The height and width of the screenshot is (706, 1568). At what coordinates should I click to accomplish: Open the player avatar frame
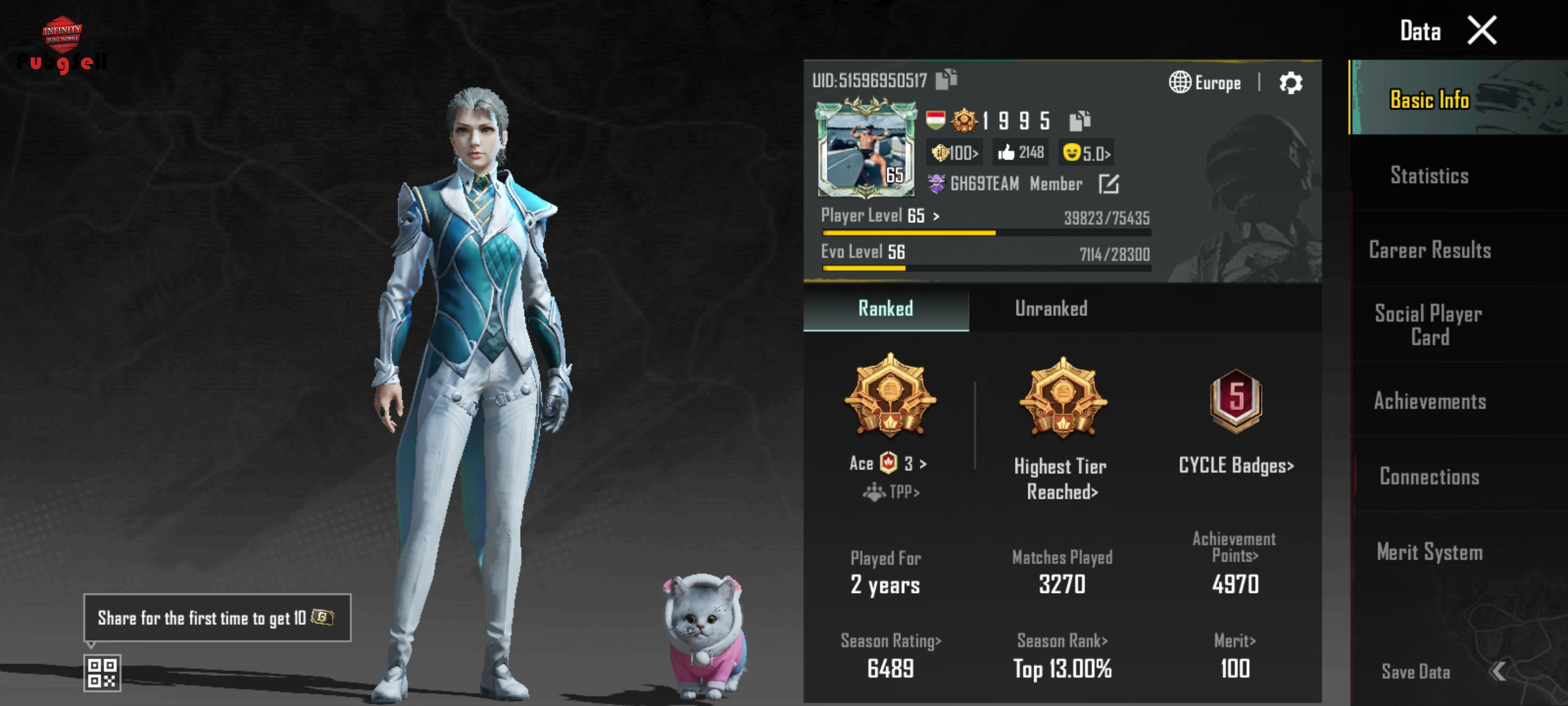tap(866, 149)
